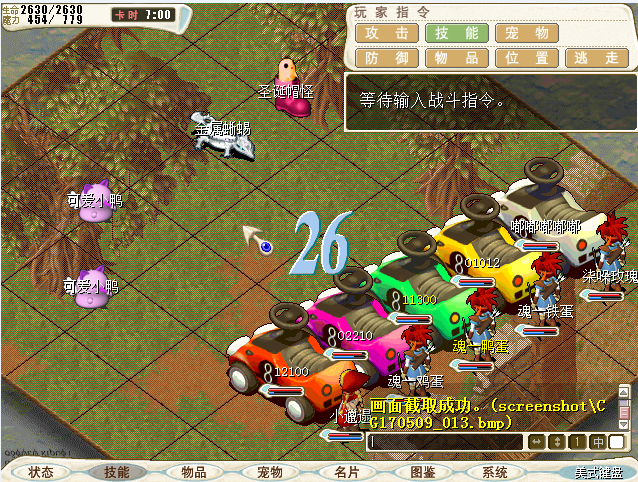Open the 技能 tab in bottom bar
The width and height of the screenshot is (638, 482).
pyautogui.click(x=117, y=472)
